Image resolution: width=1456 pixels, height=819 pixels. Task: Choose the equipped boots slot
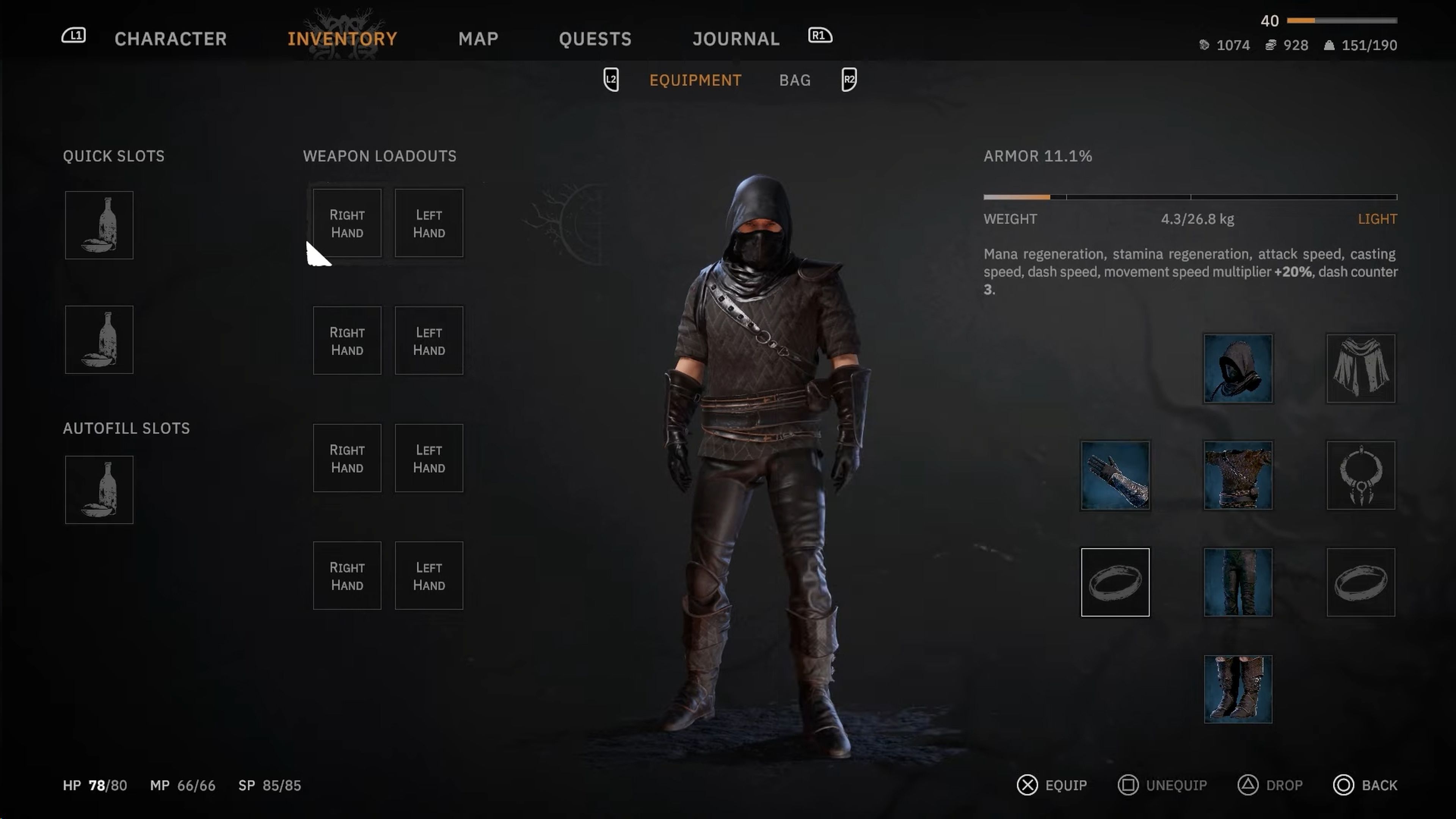(1237, 689)
